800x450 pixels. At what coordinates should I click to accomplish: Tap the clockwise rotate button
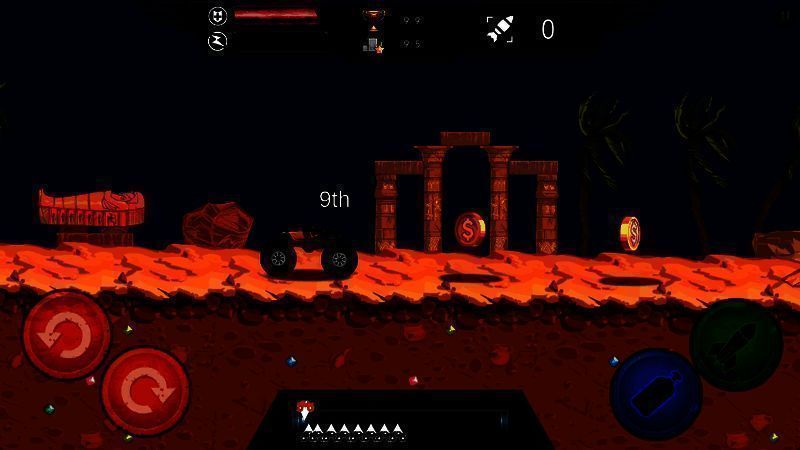coord(145,391)
